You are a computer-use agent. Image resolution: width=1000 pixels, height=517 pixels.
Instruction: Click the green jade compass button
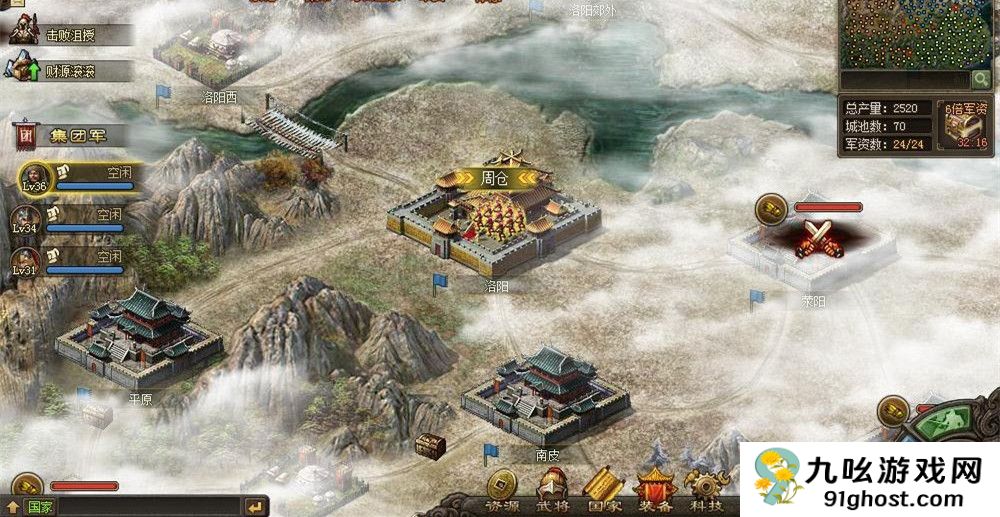[x=942, y=421]
